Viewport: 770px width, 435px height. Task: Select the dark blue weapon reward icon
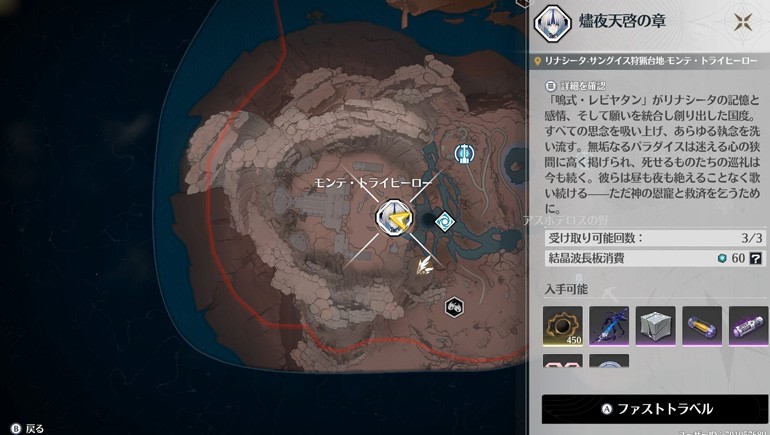pos(609,326)
